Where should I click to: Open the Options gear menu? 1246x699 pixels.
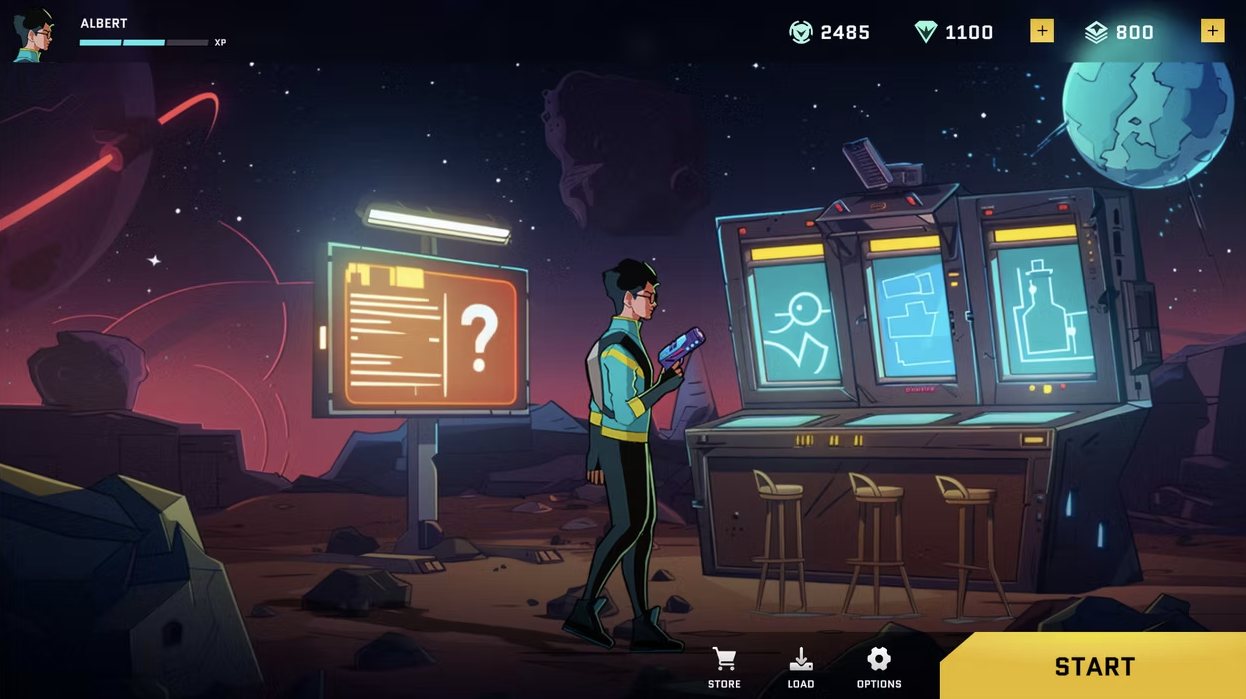point(879,667)
